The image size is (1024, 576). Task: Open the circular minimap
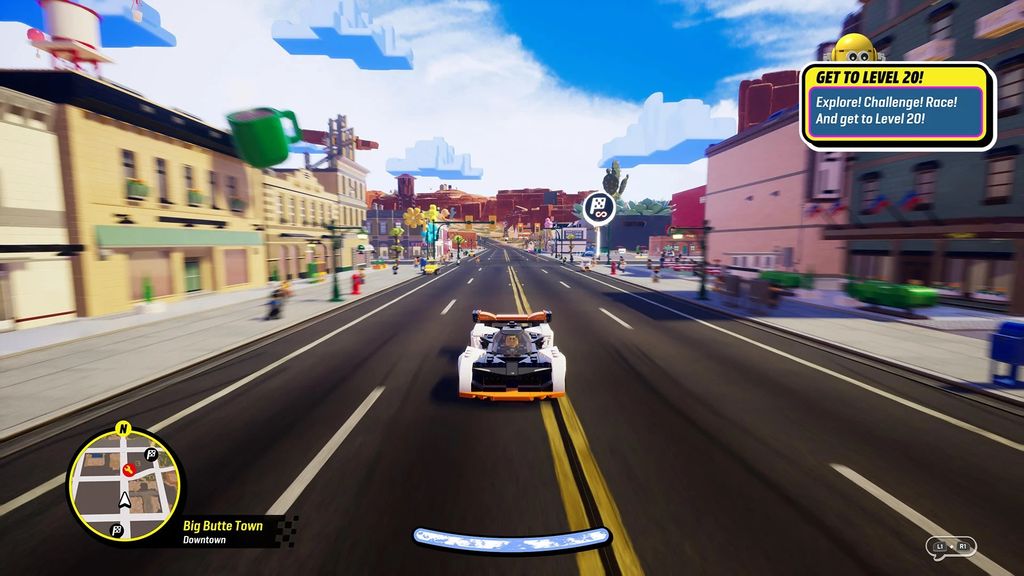click(126, 485)
